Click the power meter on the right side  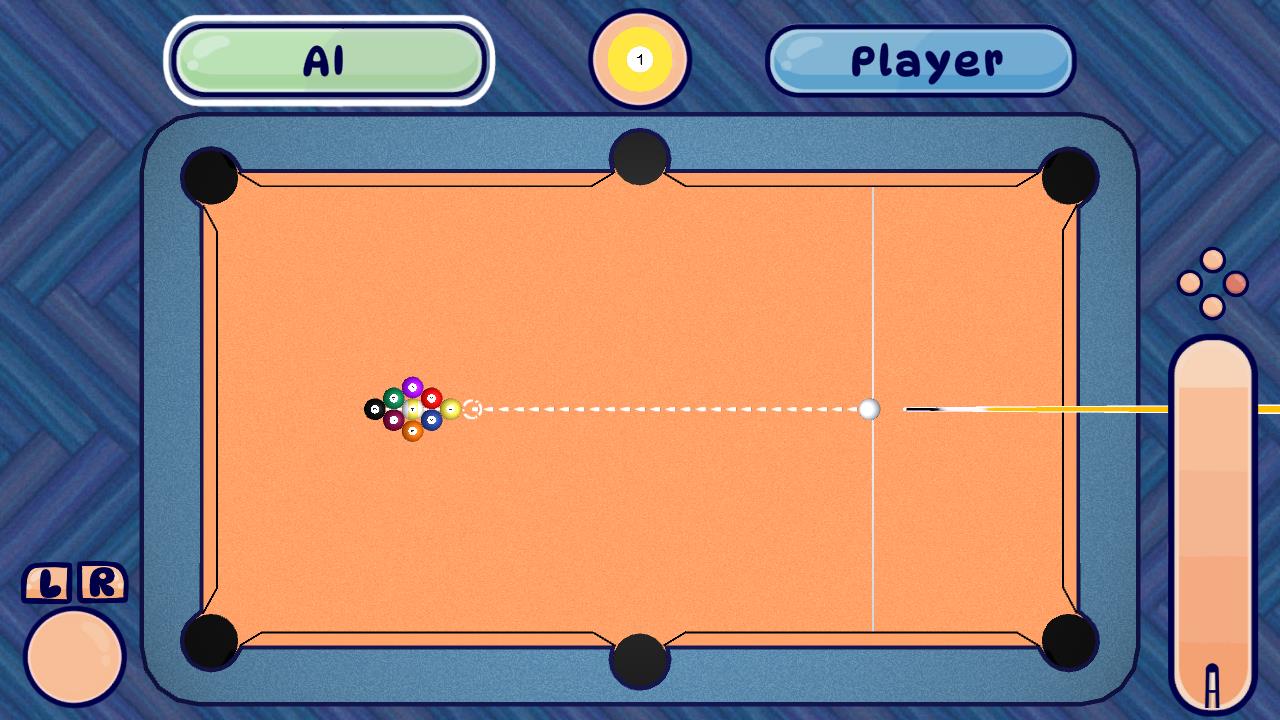coord(1212,520)
